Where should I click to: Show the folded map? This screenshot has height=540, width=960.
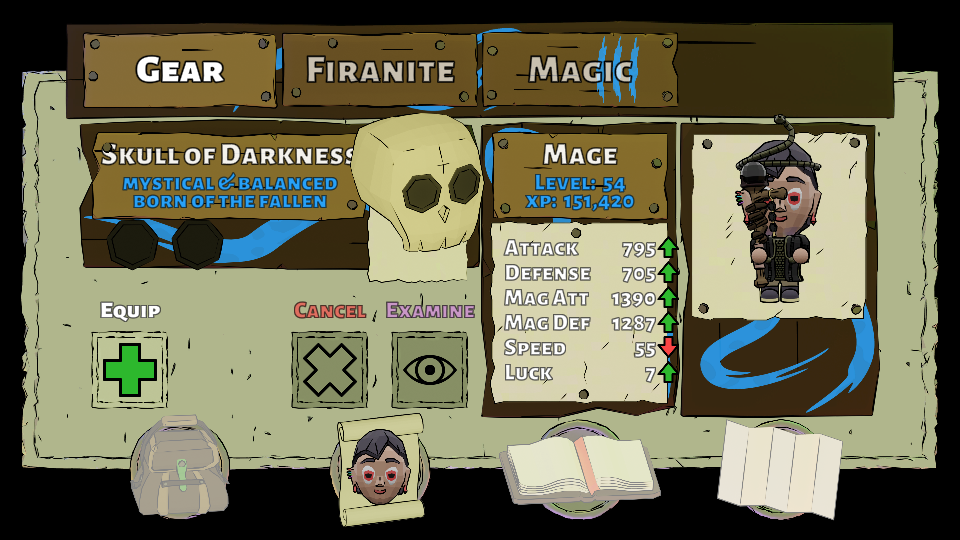(x=780, y=468)
